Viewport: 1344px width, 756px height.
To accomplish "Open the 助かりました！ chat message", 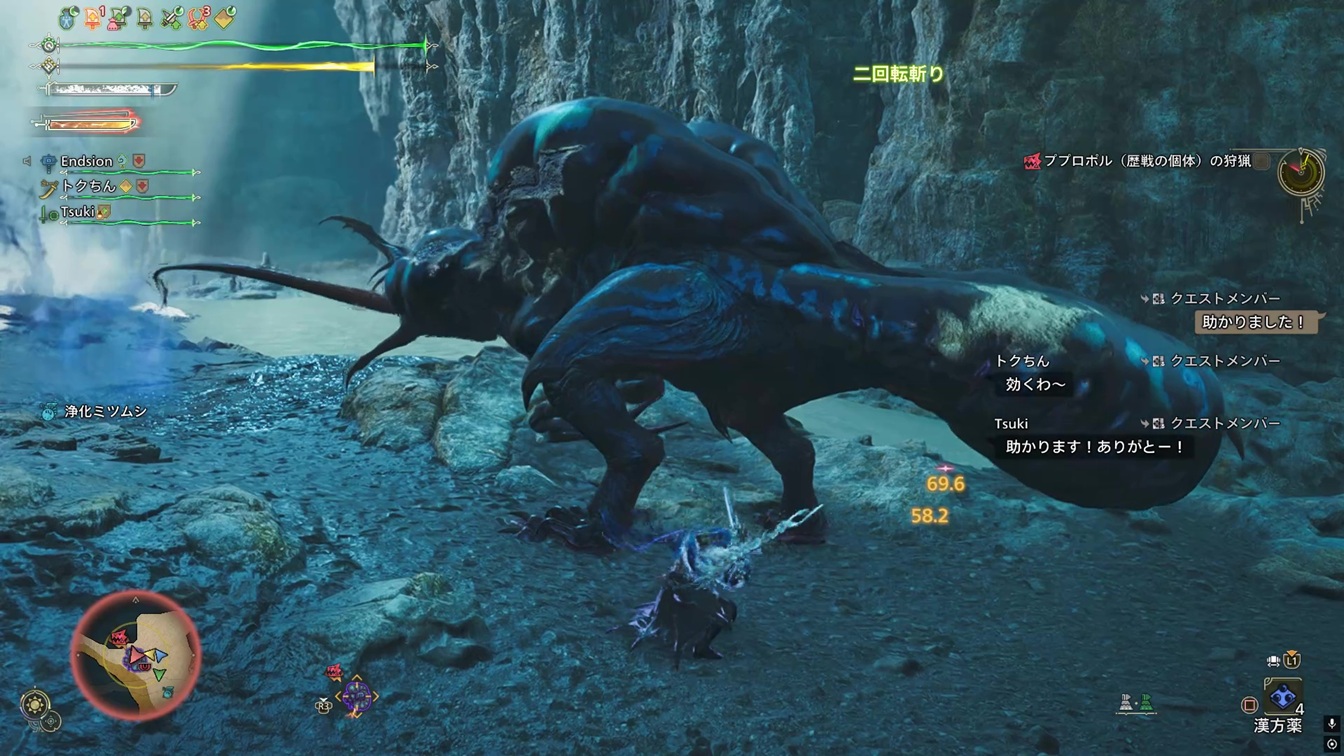I will (1254, 322).
